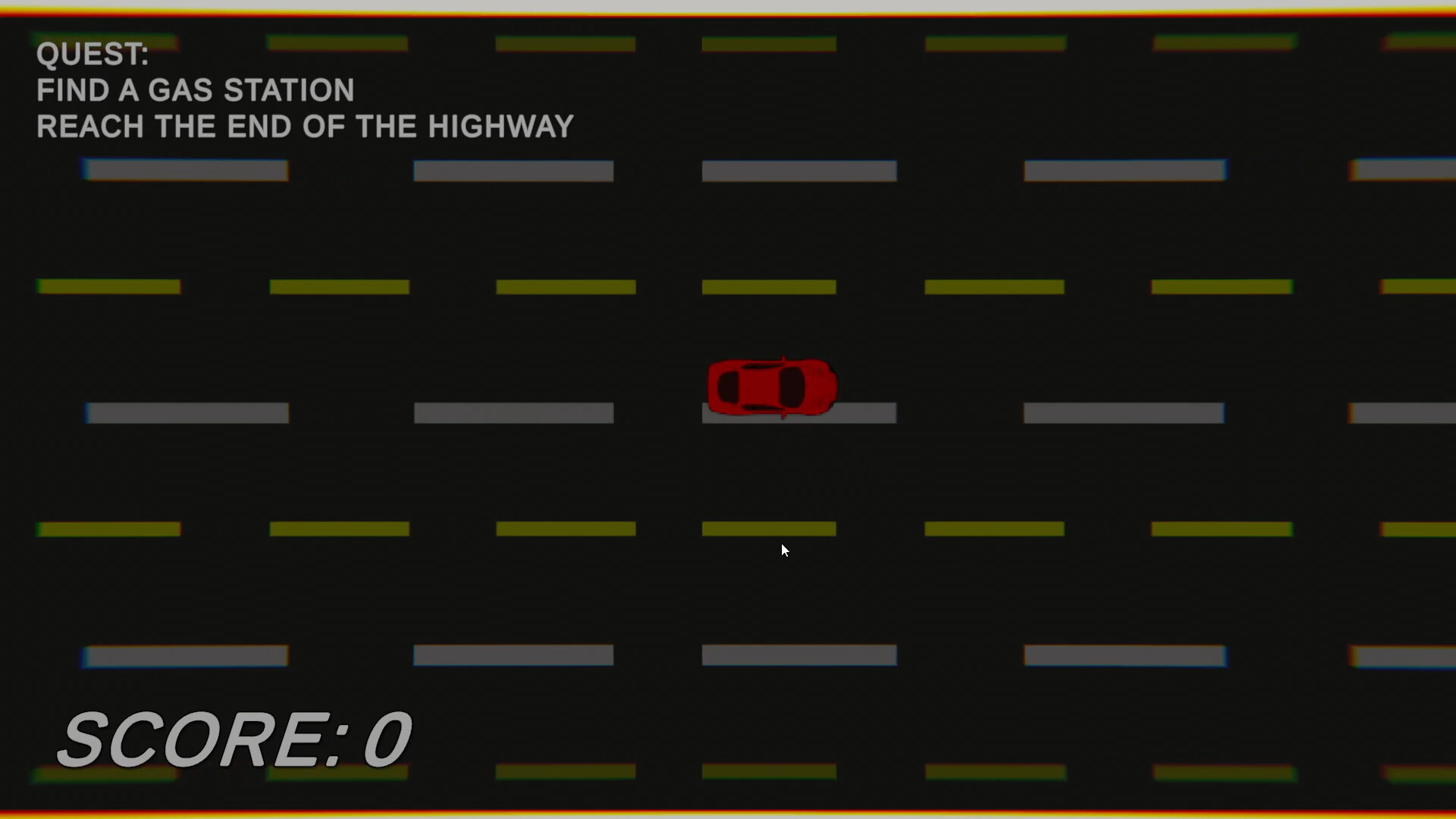
Task: Select the red sports car
Action: (770, 385)
